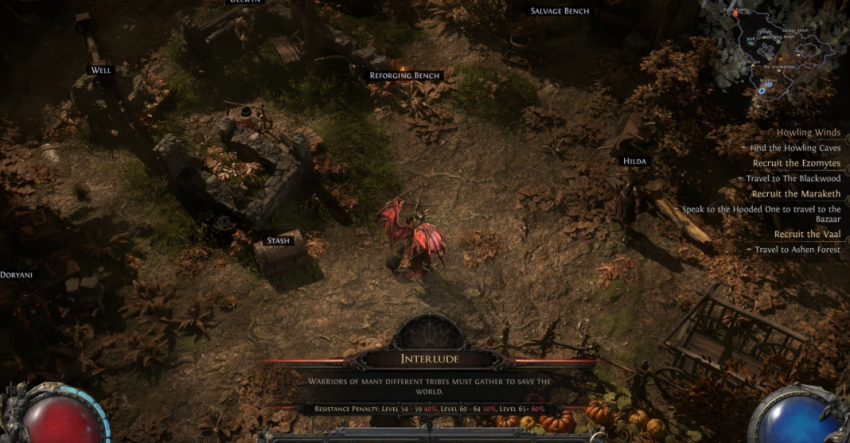Click Doryani's name label

click(16, 274)
